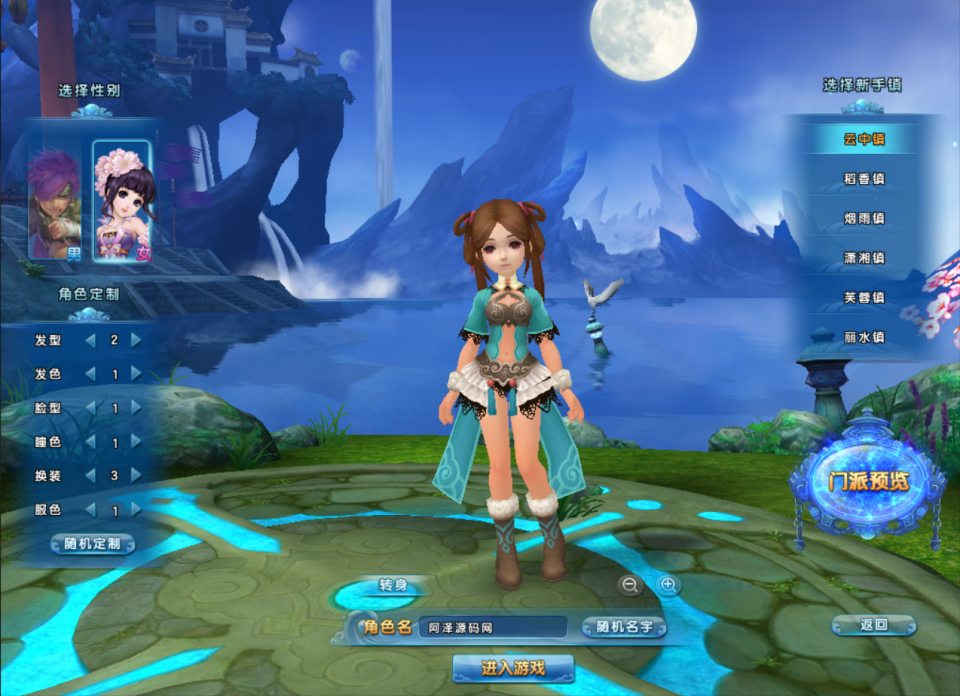
Task: Choose 云中镇 starter town
Action: click(x=863, y=139)
